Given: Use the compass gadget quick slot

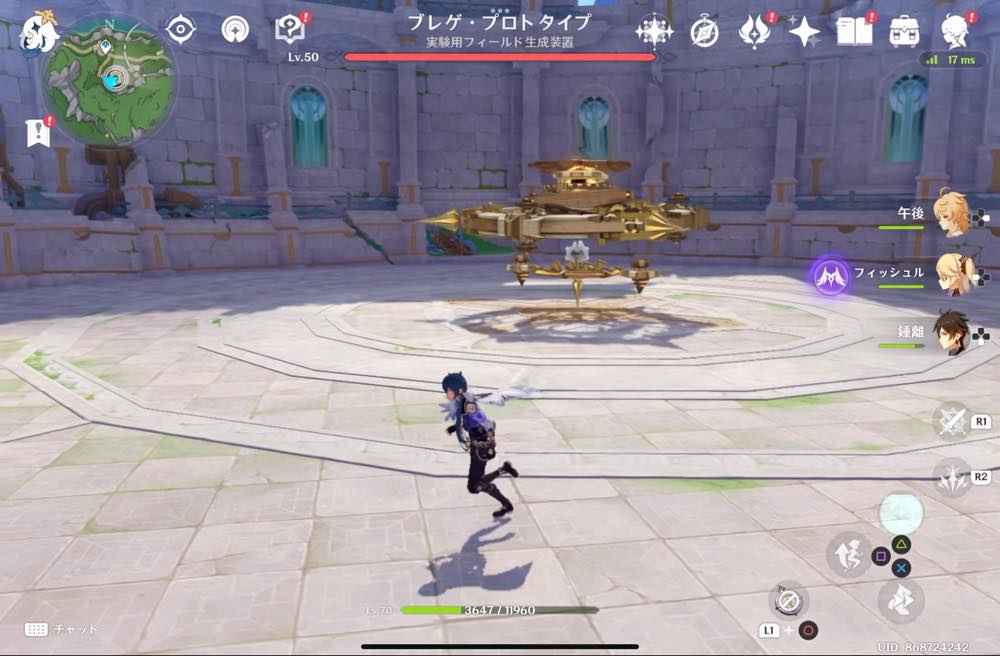Looking at the screenshot, I should tap(788, 601).
